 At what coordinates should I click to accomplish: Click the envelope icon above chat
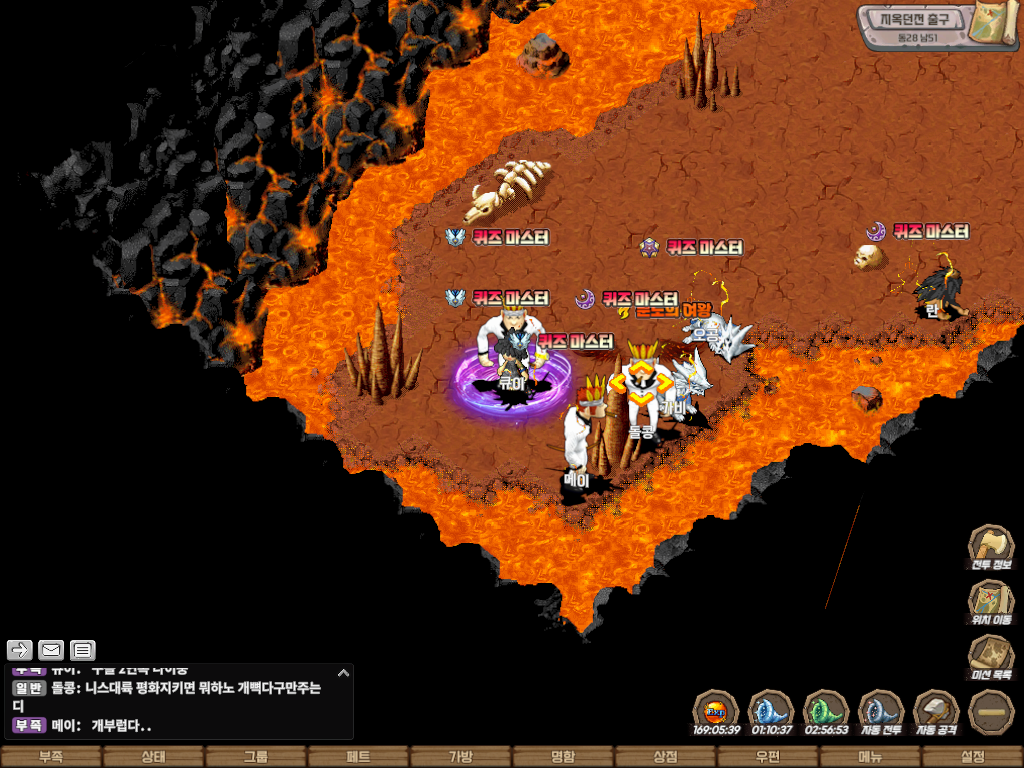(x=51, y=650)
